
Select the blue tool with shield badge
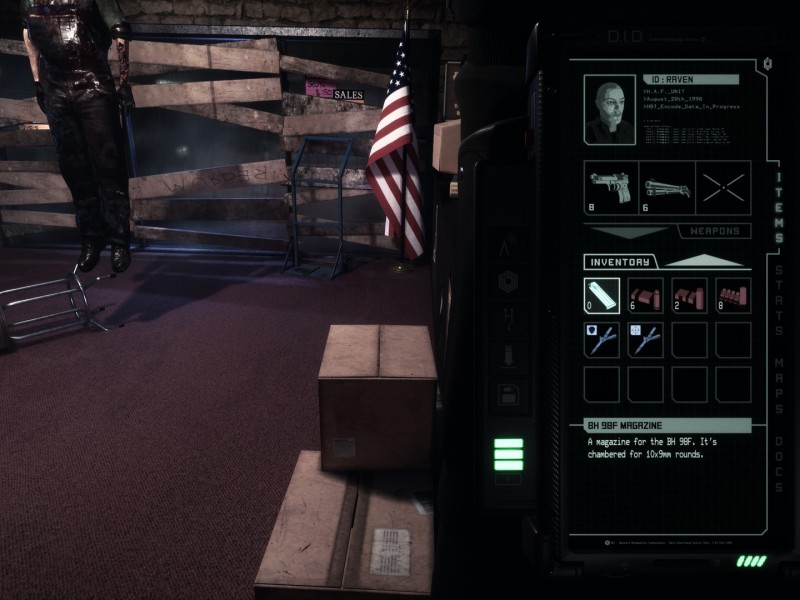[602, 340]
